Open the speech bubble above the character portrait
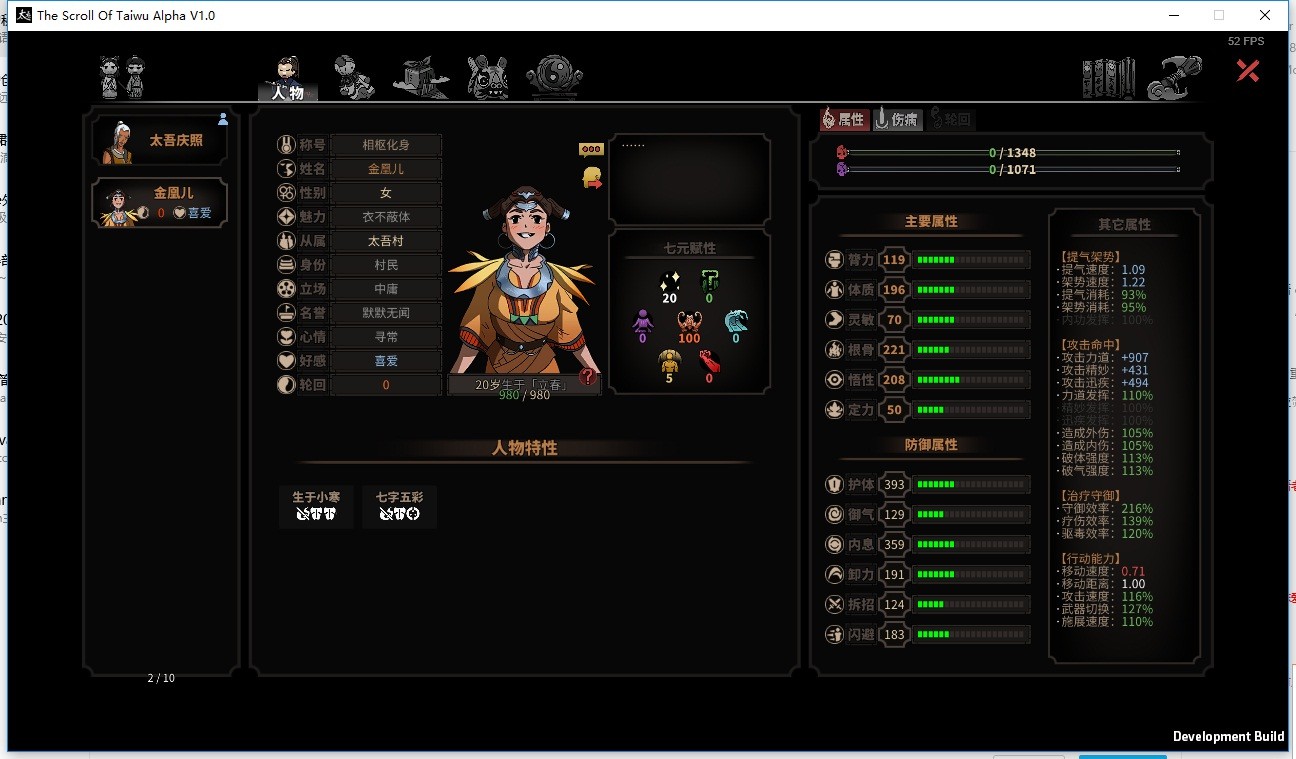 [x=590, y=148]
